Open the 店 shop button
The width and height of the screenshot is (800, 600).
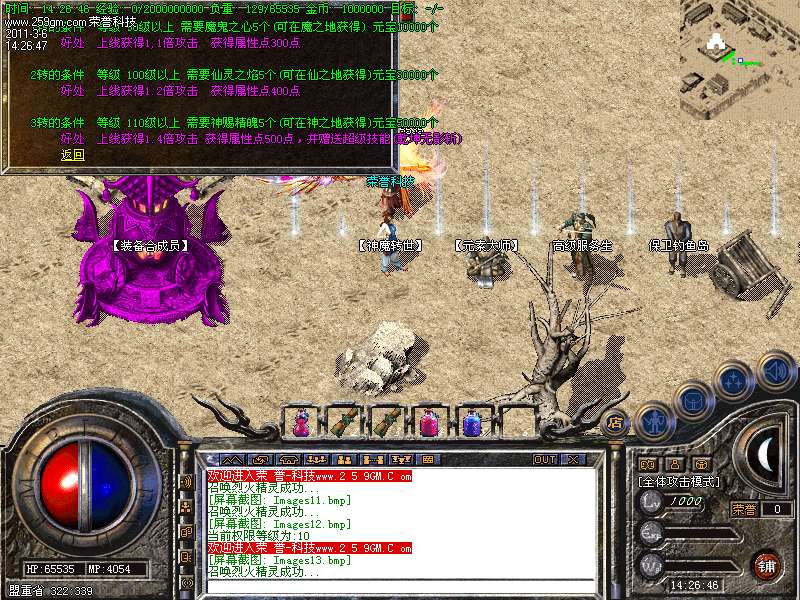coord(615,422)
